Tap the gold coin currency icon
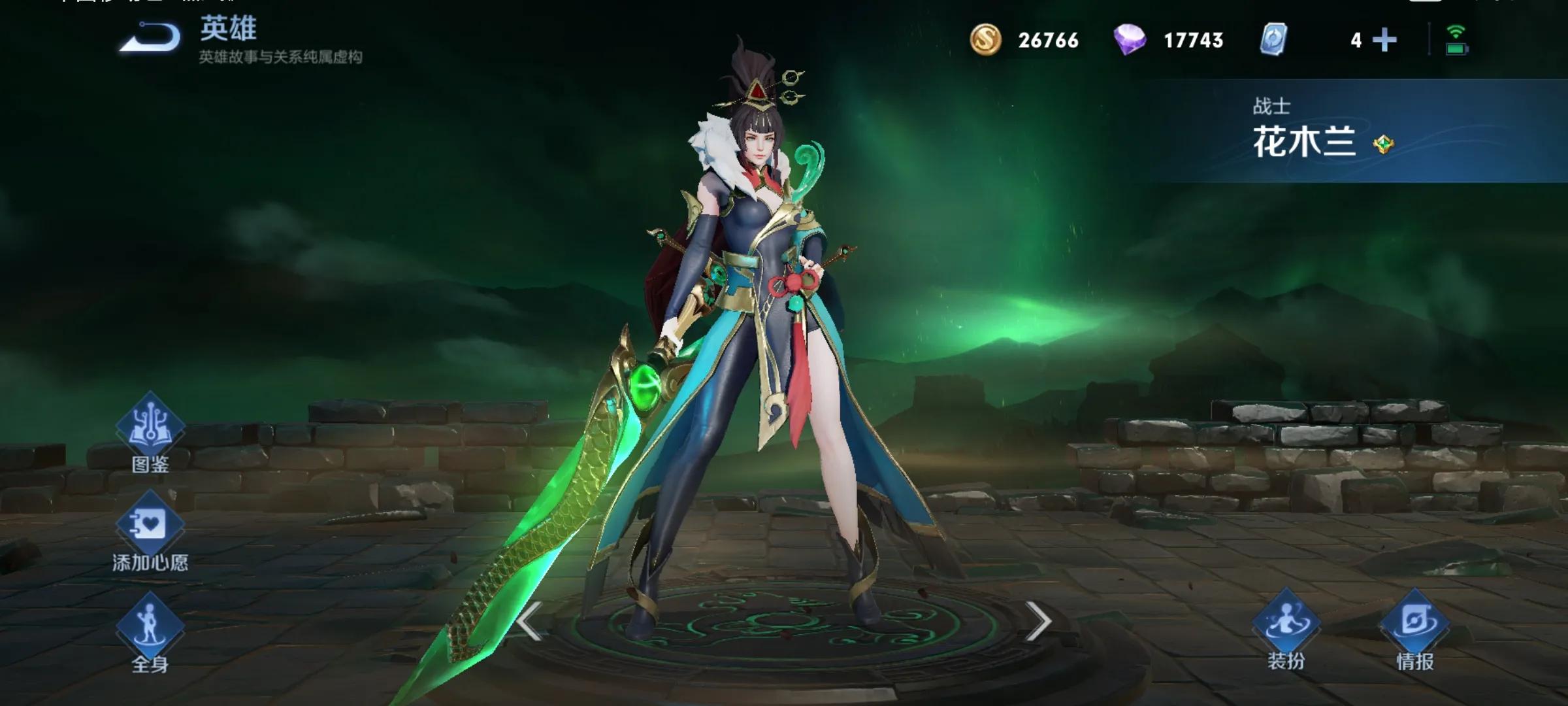 click(x=985, y=40)
